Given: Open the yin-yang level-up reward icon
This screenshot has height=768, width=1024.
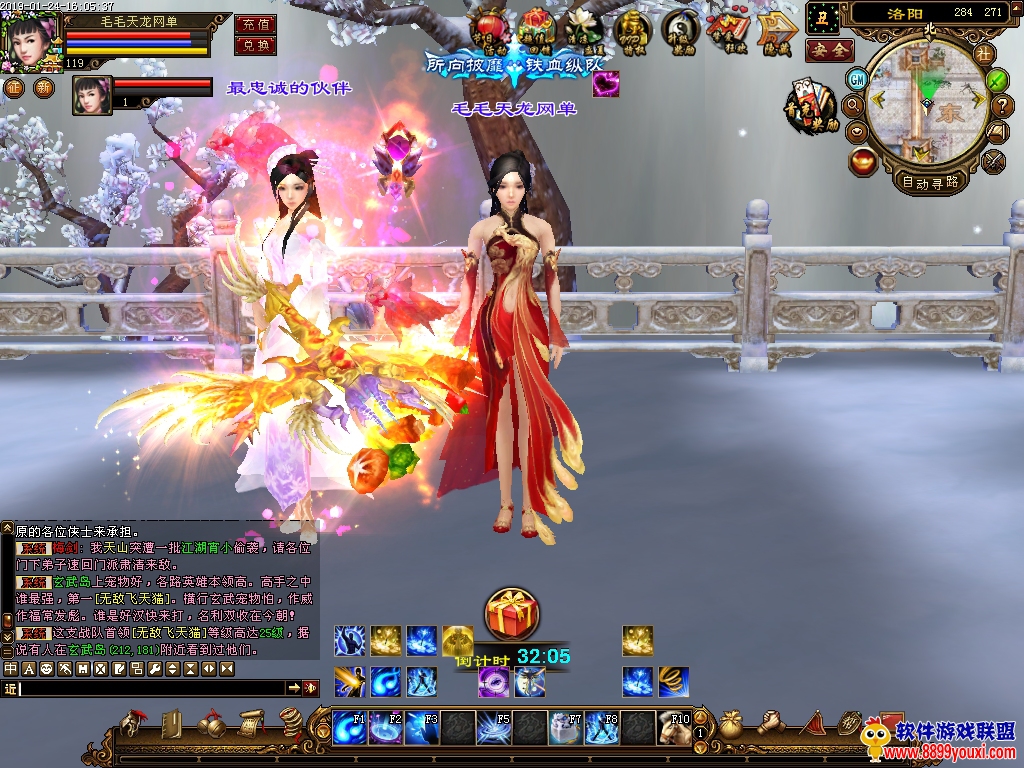Looking at the screenshot, I should (681, 29).
